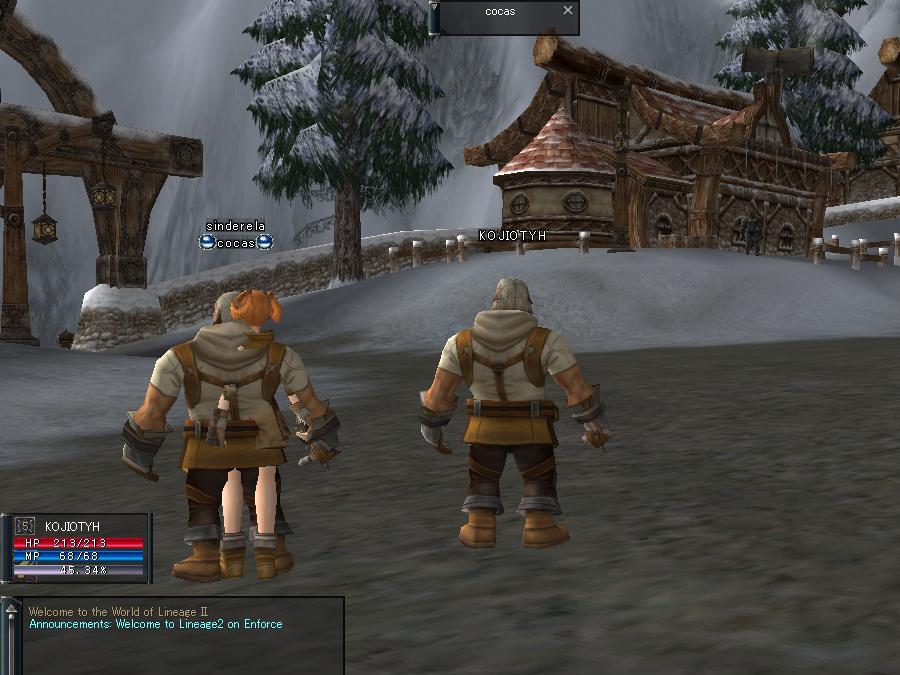
Task: Click the KOJIOTYH status panel
Action: coord(80,547)
